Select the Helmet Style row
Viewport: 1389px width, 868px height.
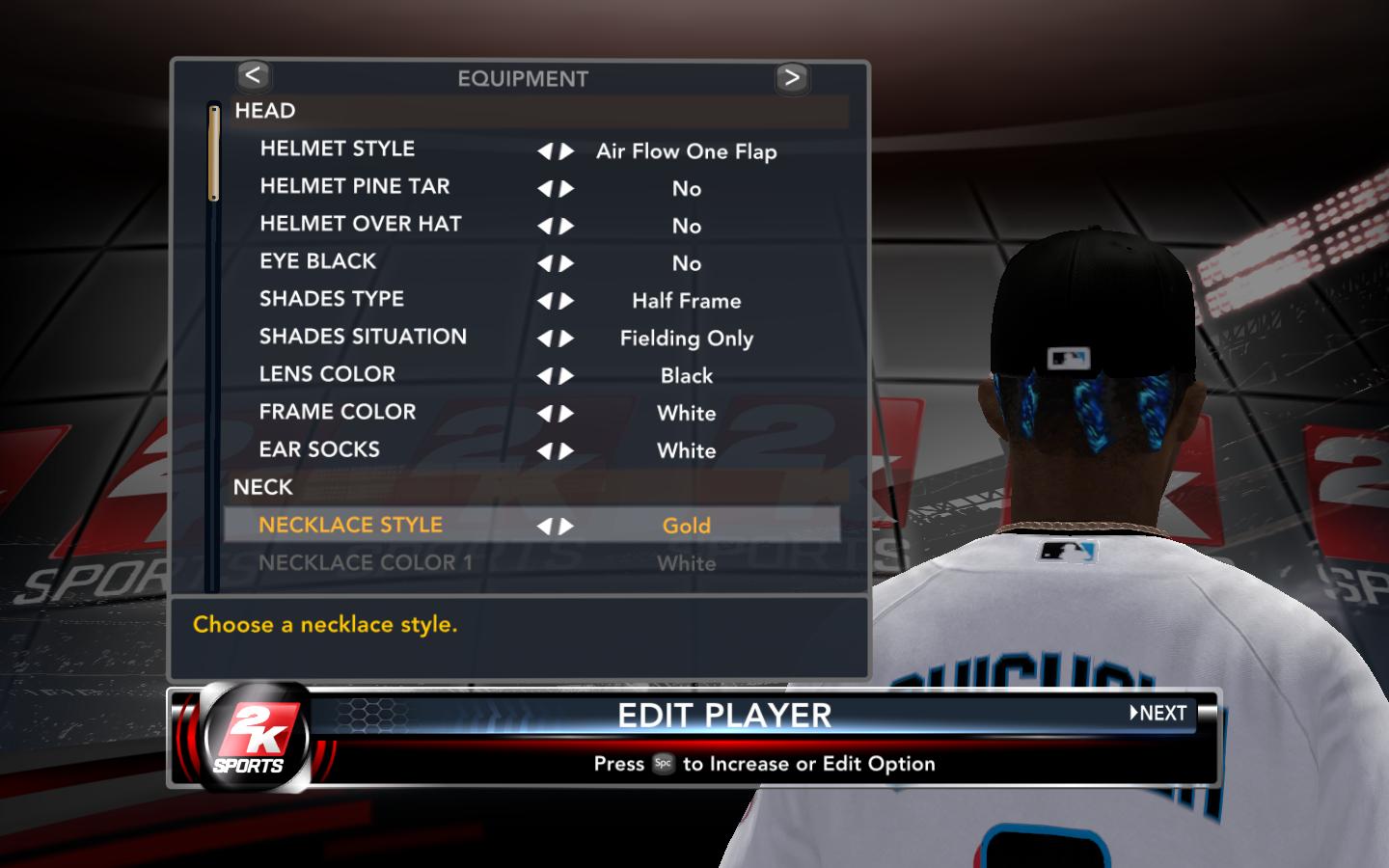pos(338,149)
